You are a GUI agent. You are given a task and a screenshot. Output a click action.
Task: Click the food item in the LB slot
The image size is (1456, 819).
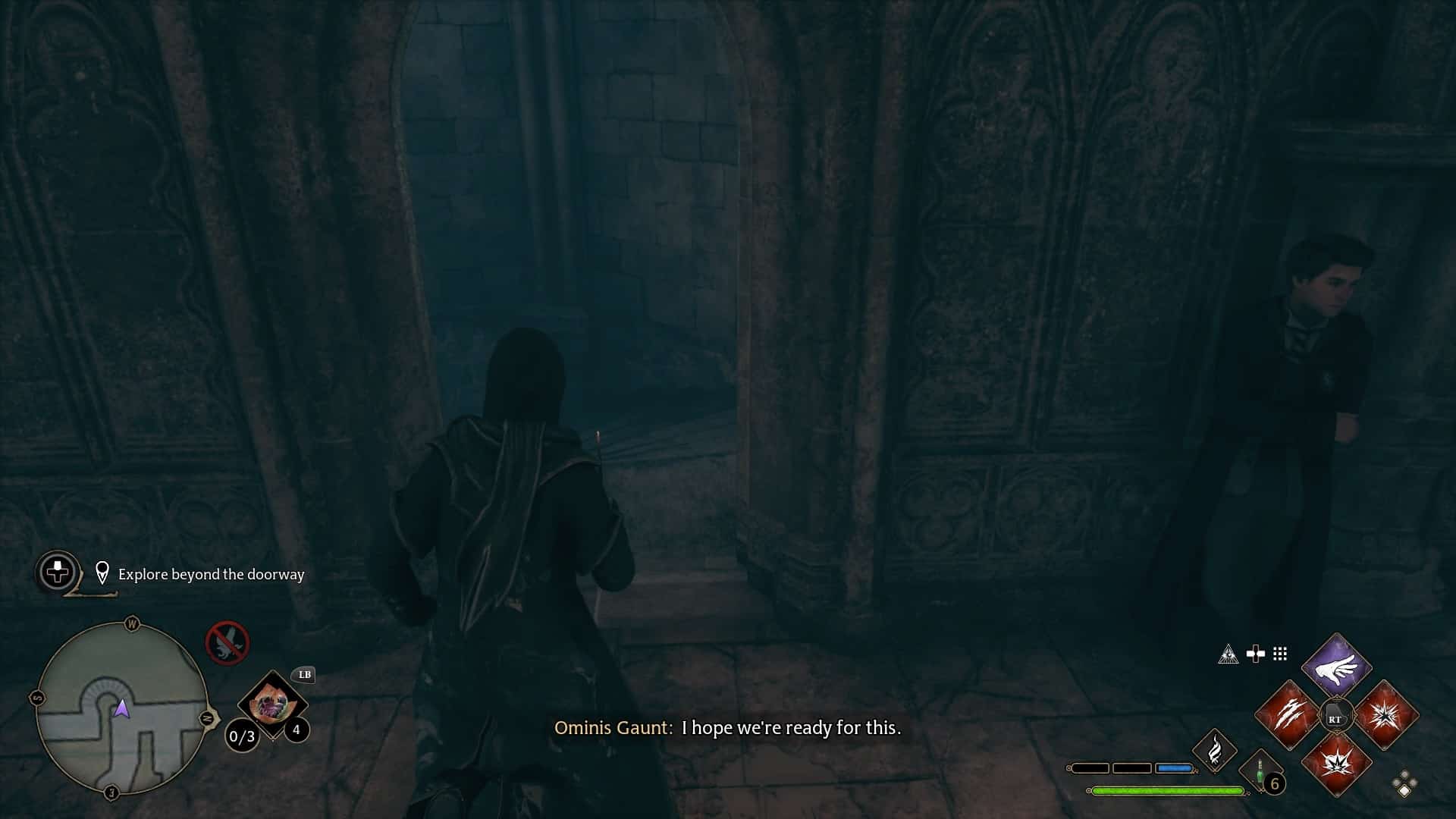[271, 705]
